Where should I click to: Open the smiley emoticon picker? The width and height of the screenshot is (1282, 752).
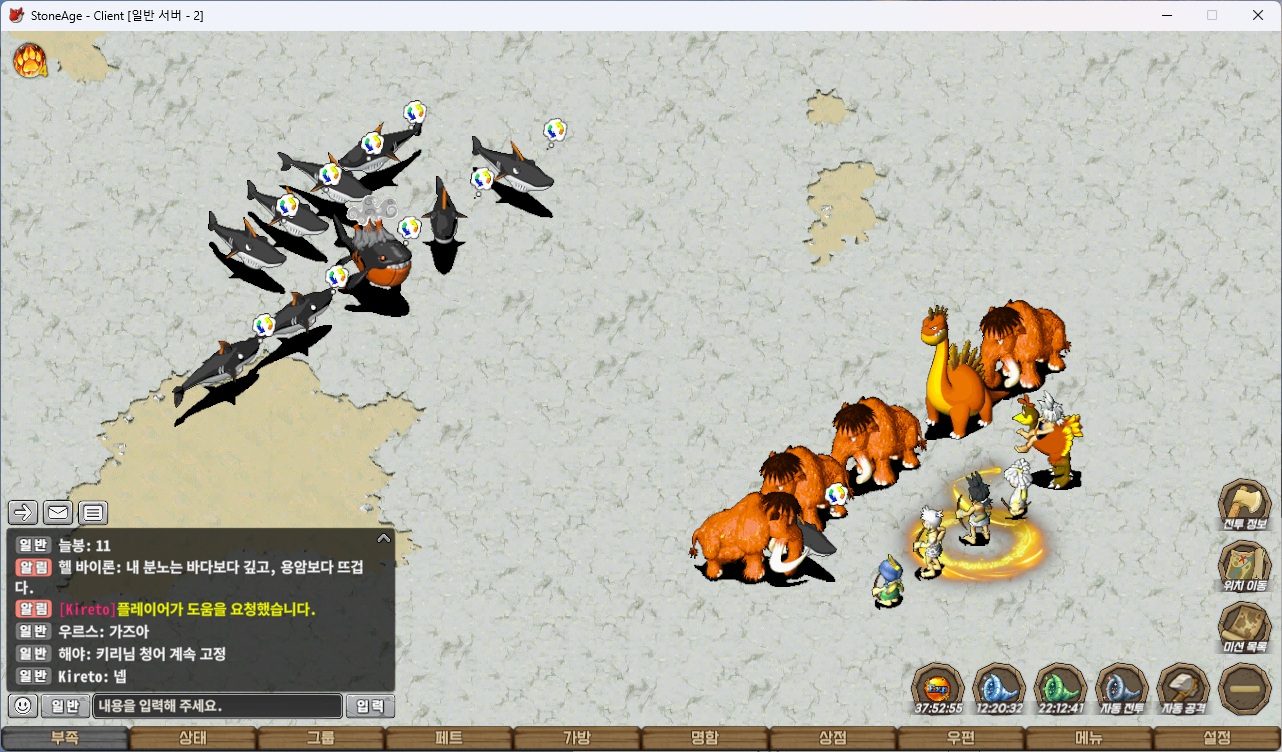pyautogui.click(x=23, y=706)
